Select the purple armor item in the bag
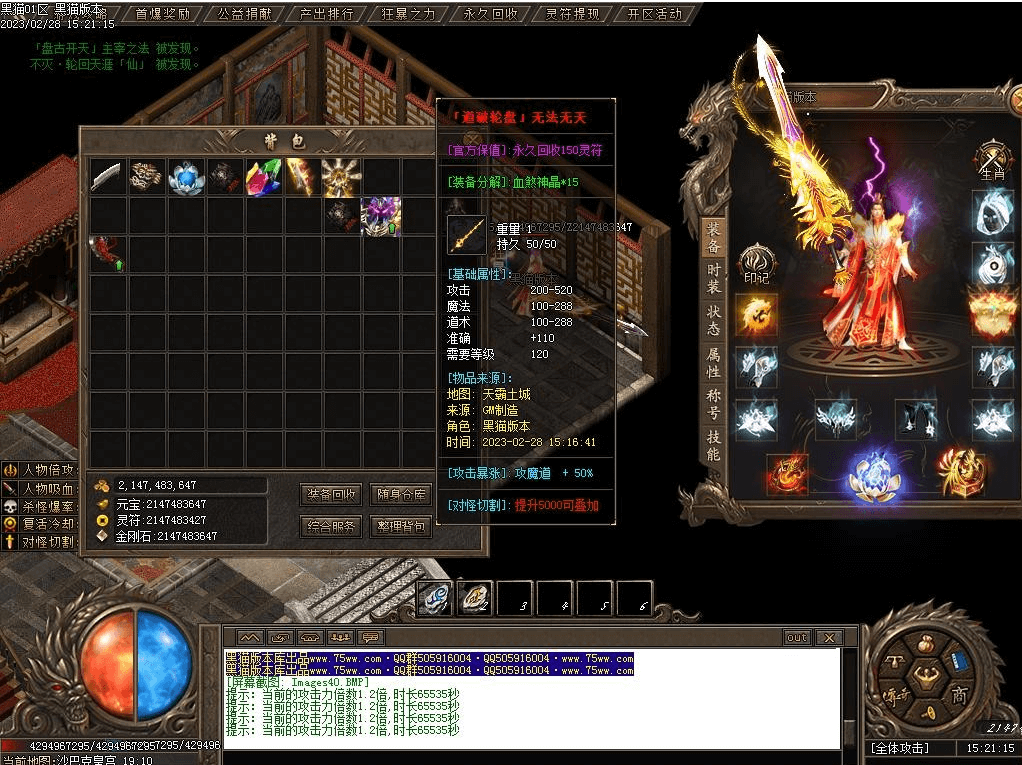 381,216
